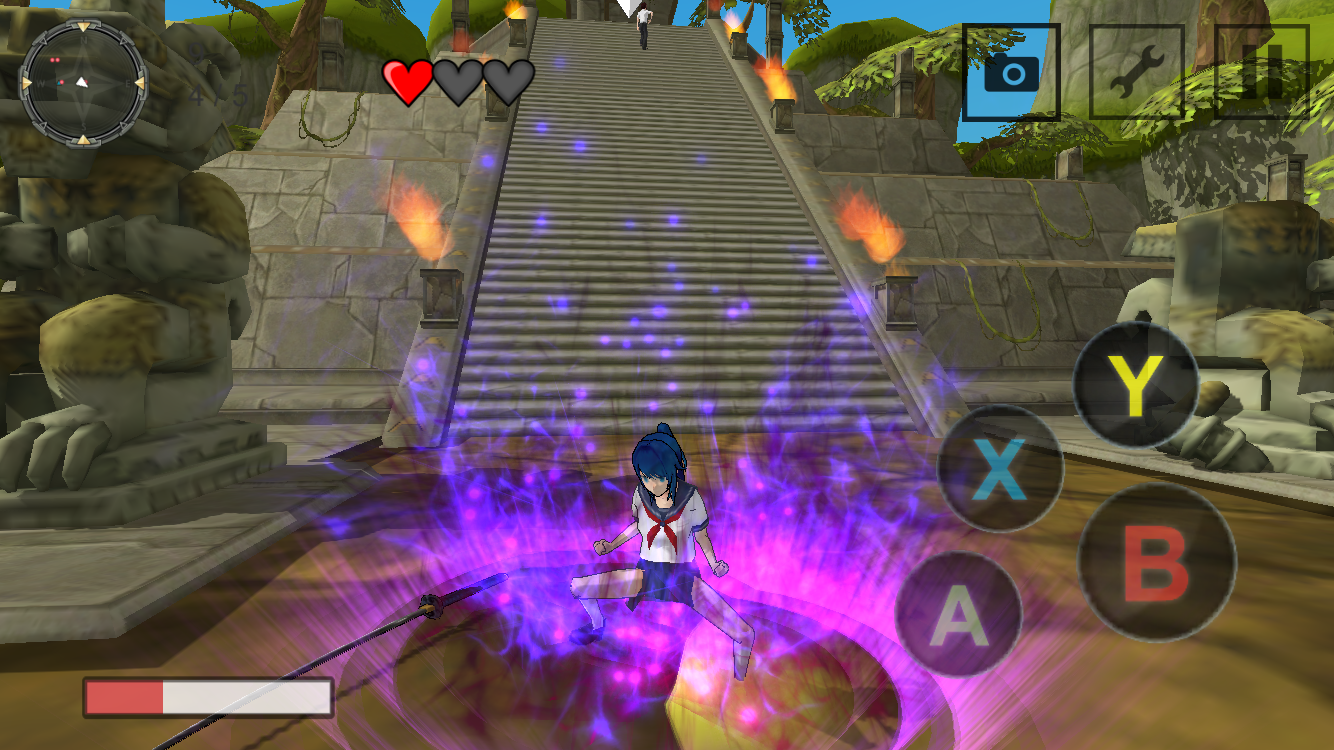This screenshot has height=750, width=1334.
Task: Pause the game with the pause icon
Action: pyautogui.click(x=1263, y=71)
